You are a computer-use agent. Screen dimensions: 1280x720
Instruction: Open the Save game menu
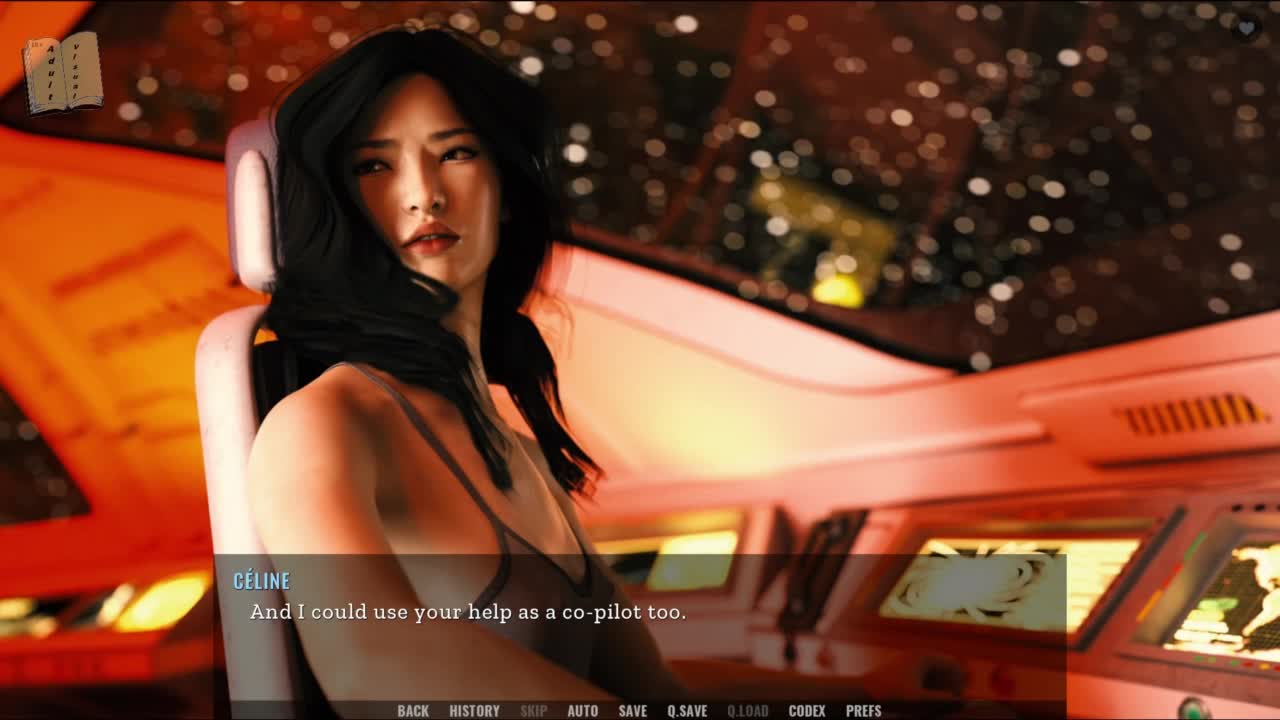(x=633, y=711)
